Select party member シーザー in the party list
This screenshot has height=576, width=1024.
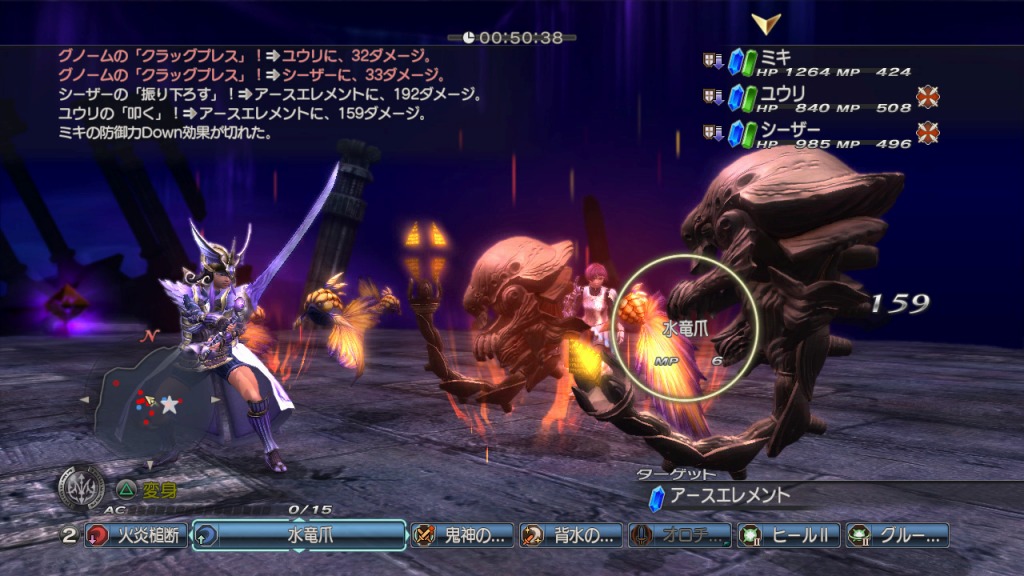810,134
